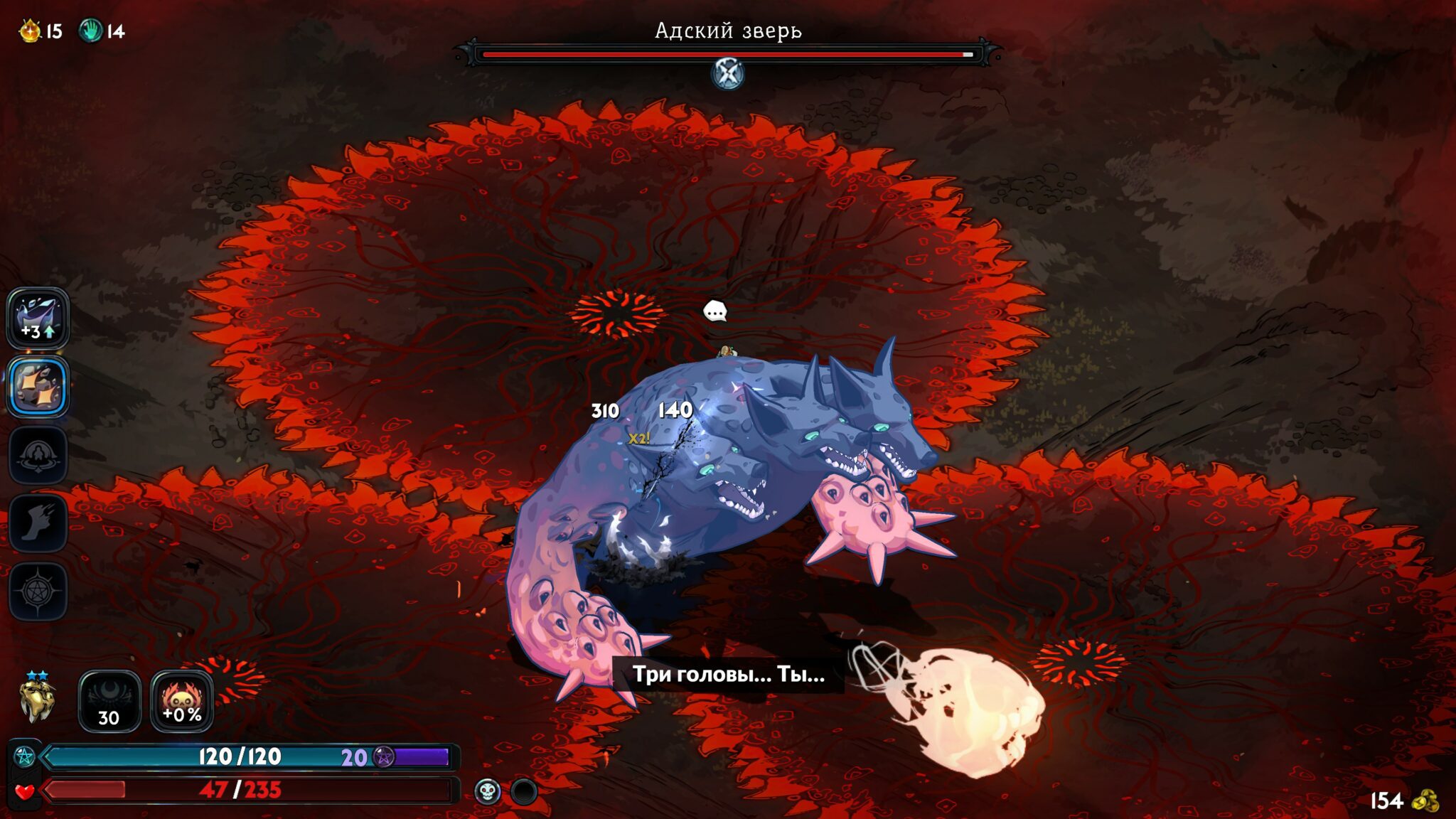Click the skull Death Defiance charge
The height and width of the screenshot is (819, 1456).
point(488,791)
